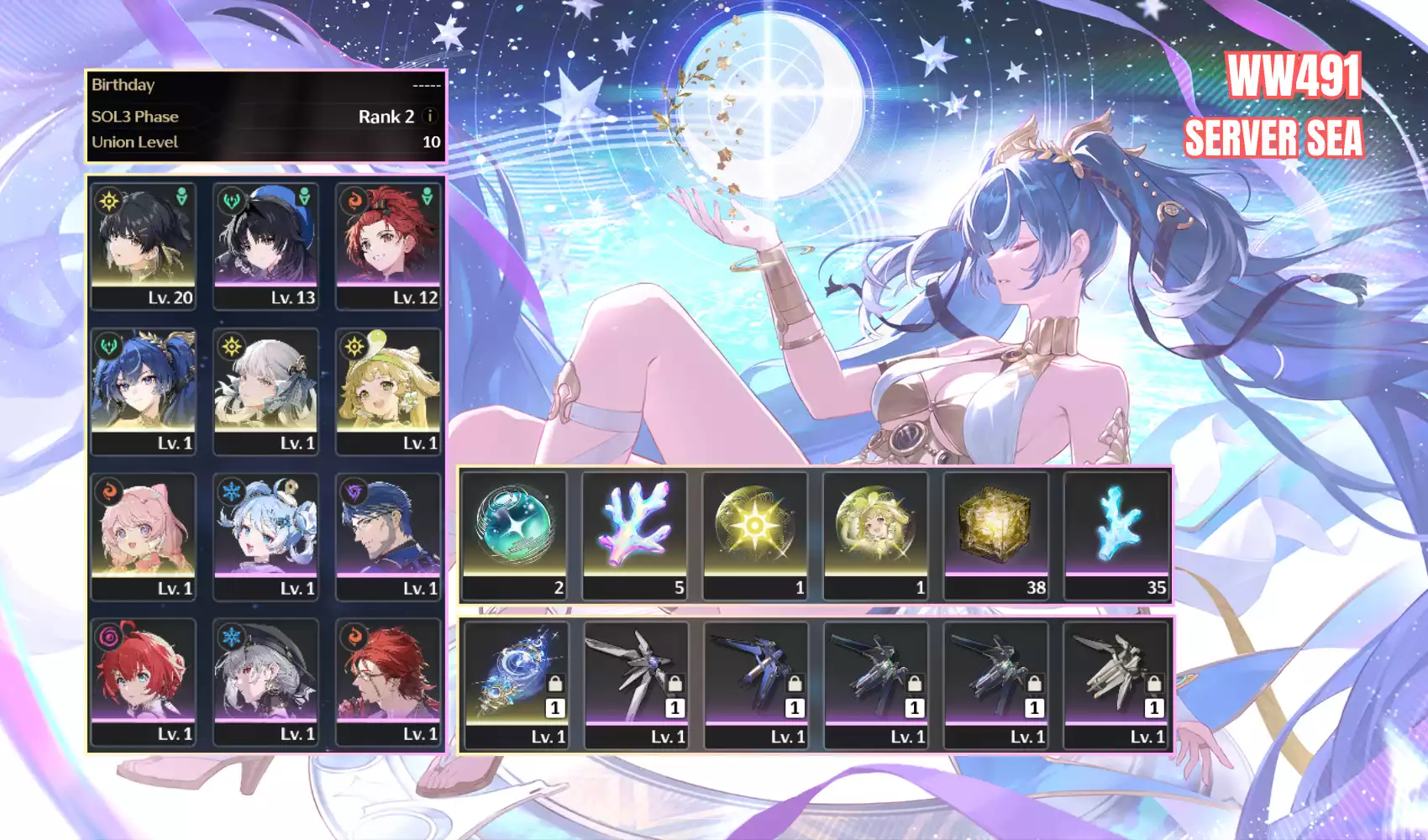The height and width of the screenshot is (840, 1428).
Task: Select the Lv. 12 red-haired girl portrait
Action: (388, 246)
